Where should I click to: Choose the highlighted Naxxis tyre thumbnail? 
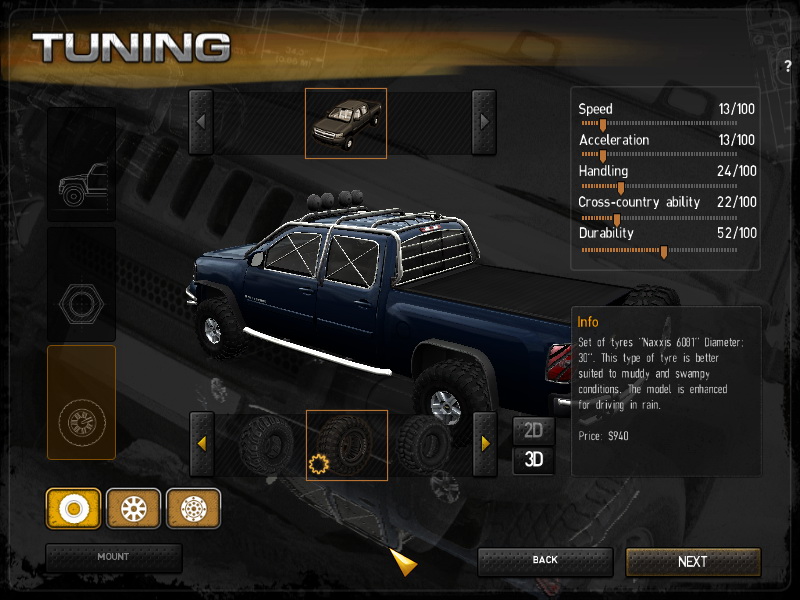click(x=346, y=445)
